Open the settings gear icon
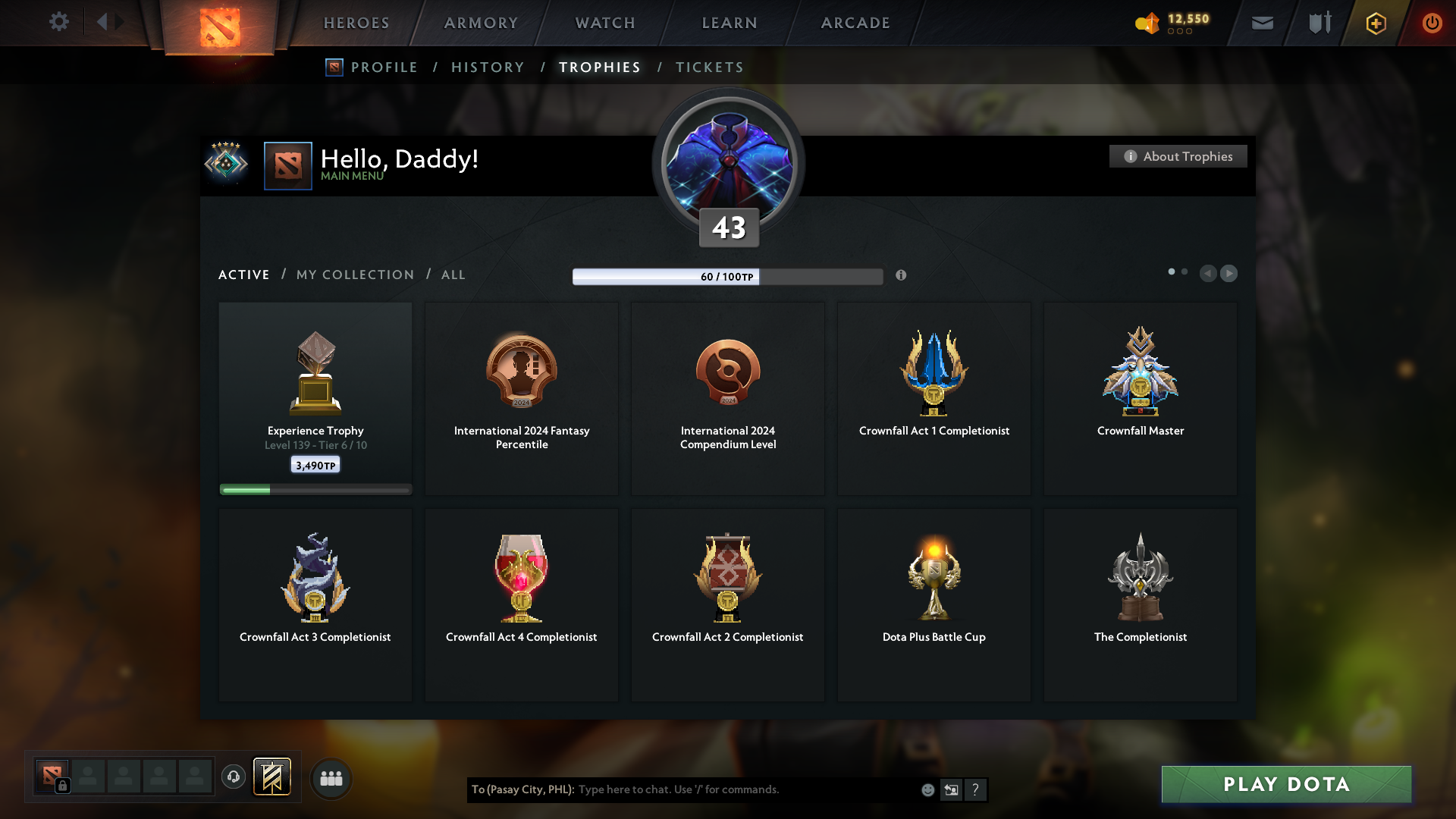 (59, 22)
